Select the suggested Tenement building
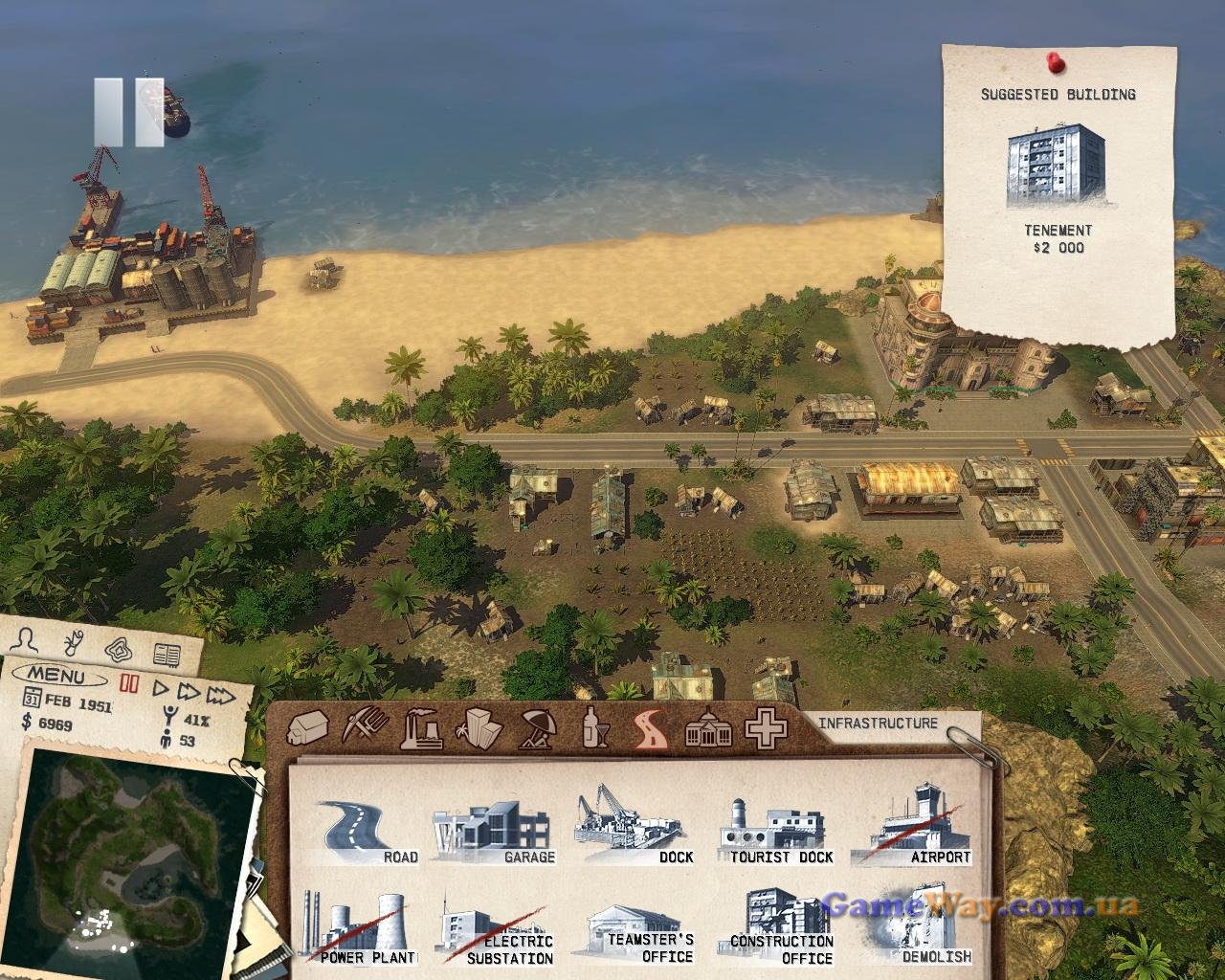Screen dimensions: 1225x980 (1057, 167)
